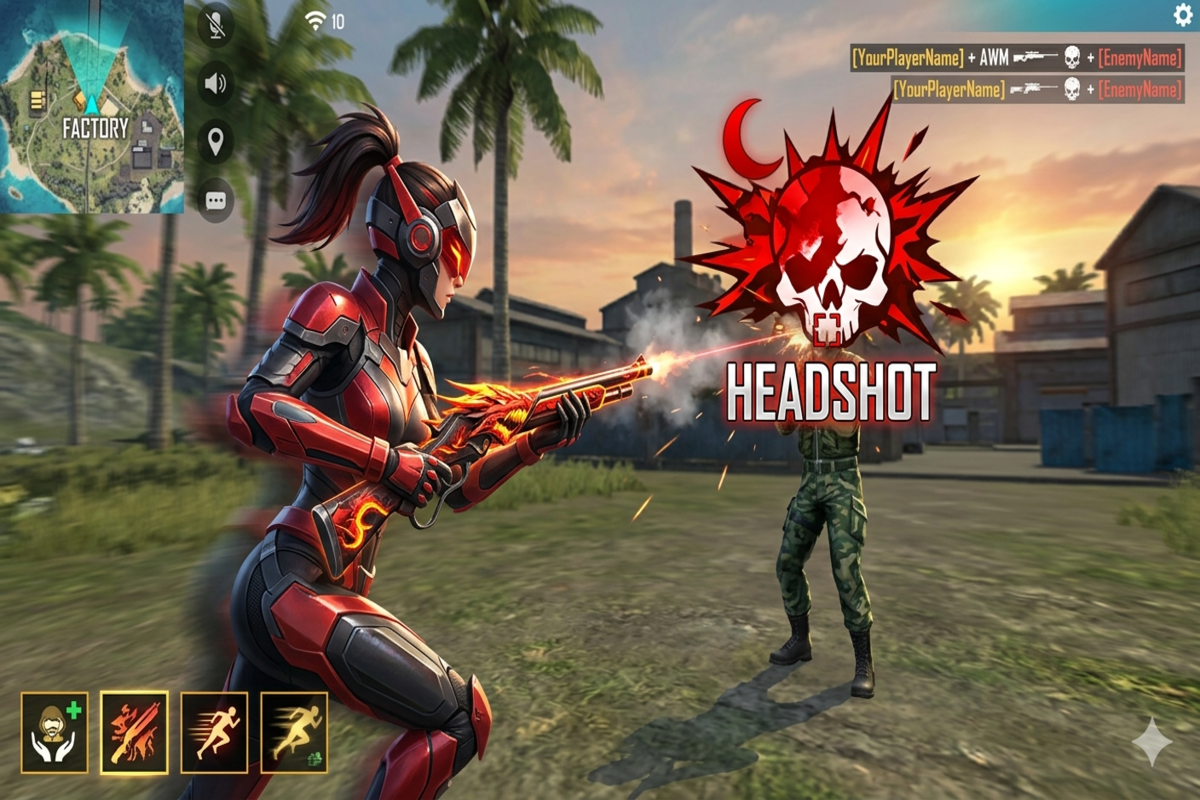Open the Factory minimap
Viewport: 1200px width, 800px height.
coord(92,106)
